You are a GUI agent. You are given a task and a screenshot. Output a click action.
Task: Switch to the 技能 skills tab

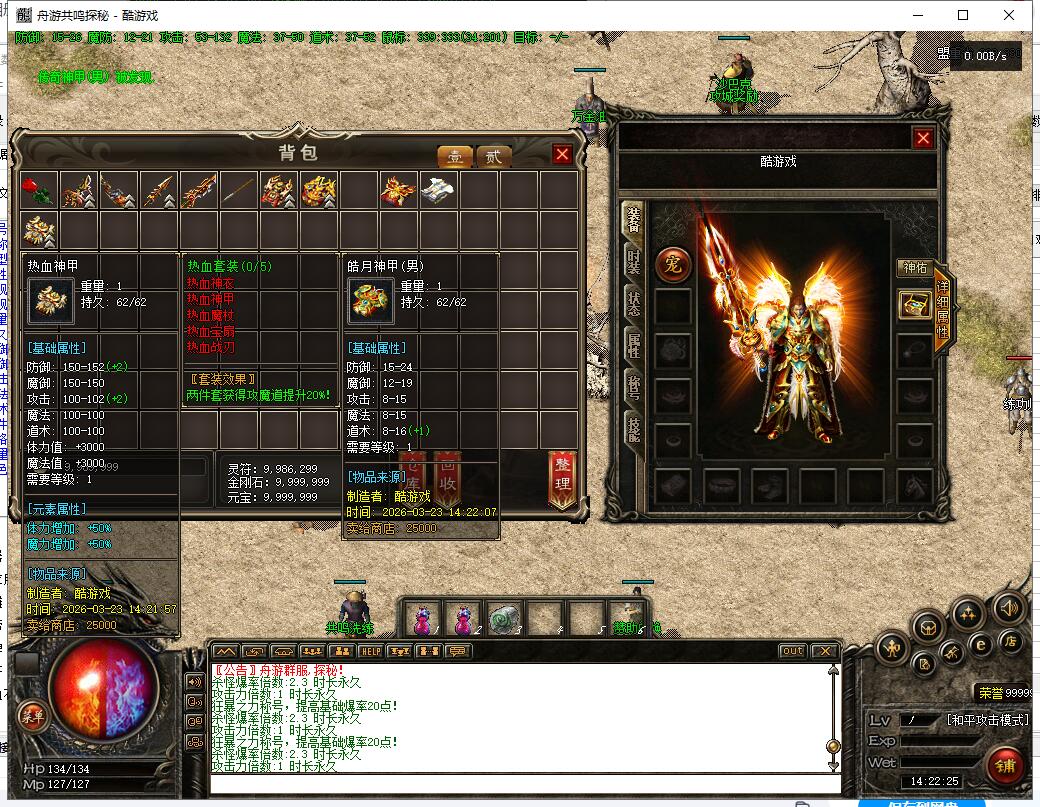(633, 430)
